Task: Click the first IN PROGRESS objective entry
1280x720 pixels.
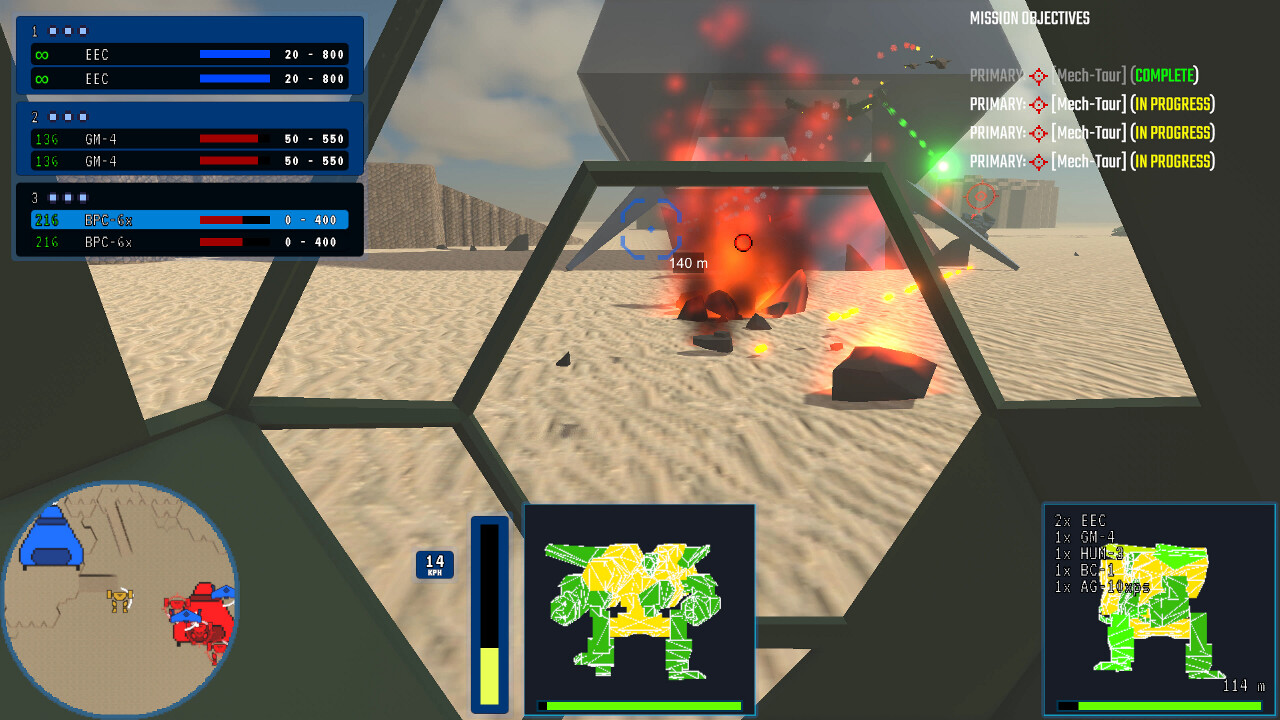Action: pos(1090,103)
